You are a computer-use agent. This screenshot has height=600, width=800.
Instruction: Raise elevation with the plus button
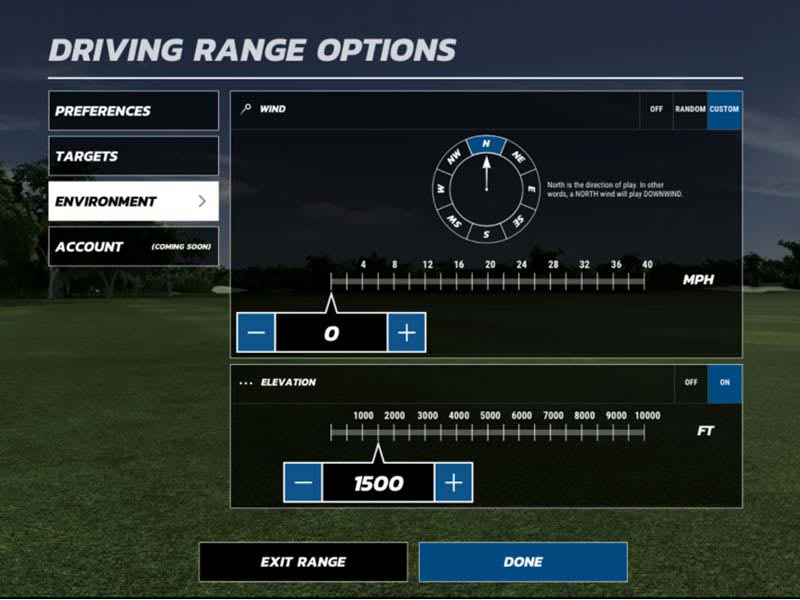click(x=454, y=483)
